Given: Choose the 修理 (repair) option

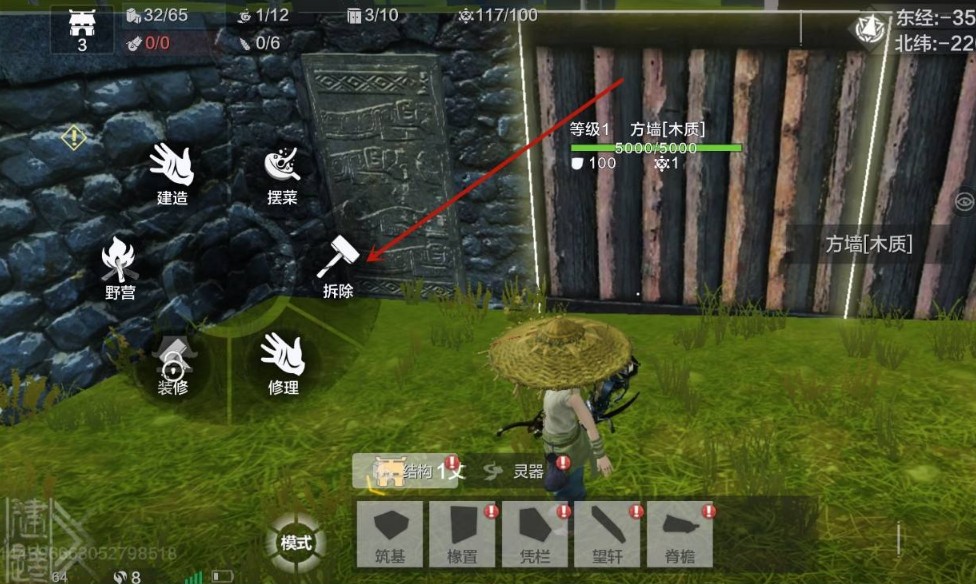Looking at the screenshot, I should coord(282,360).
